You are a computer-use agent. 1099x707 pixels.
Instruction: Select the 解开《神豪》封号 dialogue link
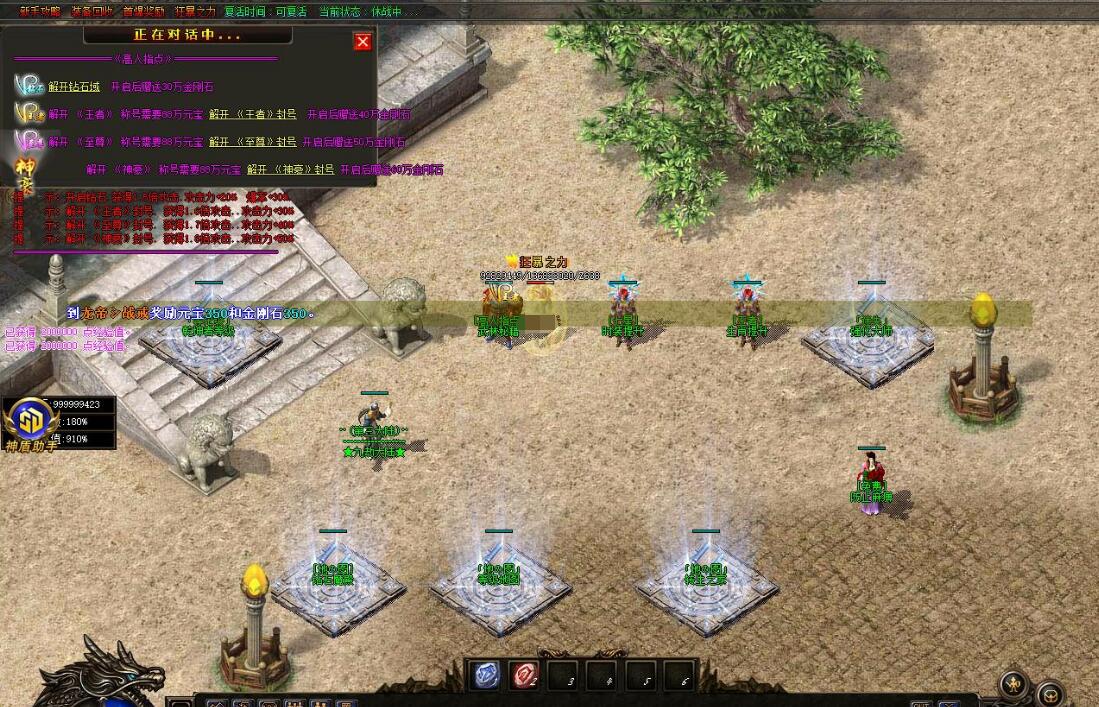pyautogui.click(x=290, y=170)
